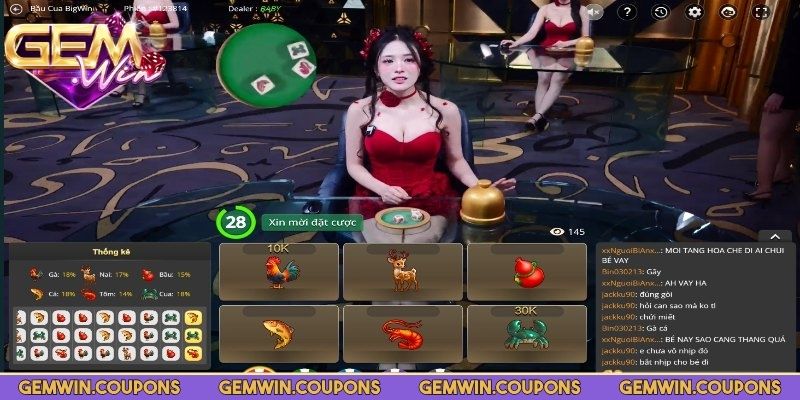Select the fish betting tile
This screenshot has width=800, height=400.
[278, 333]
